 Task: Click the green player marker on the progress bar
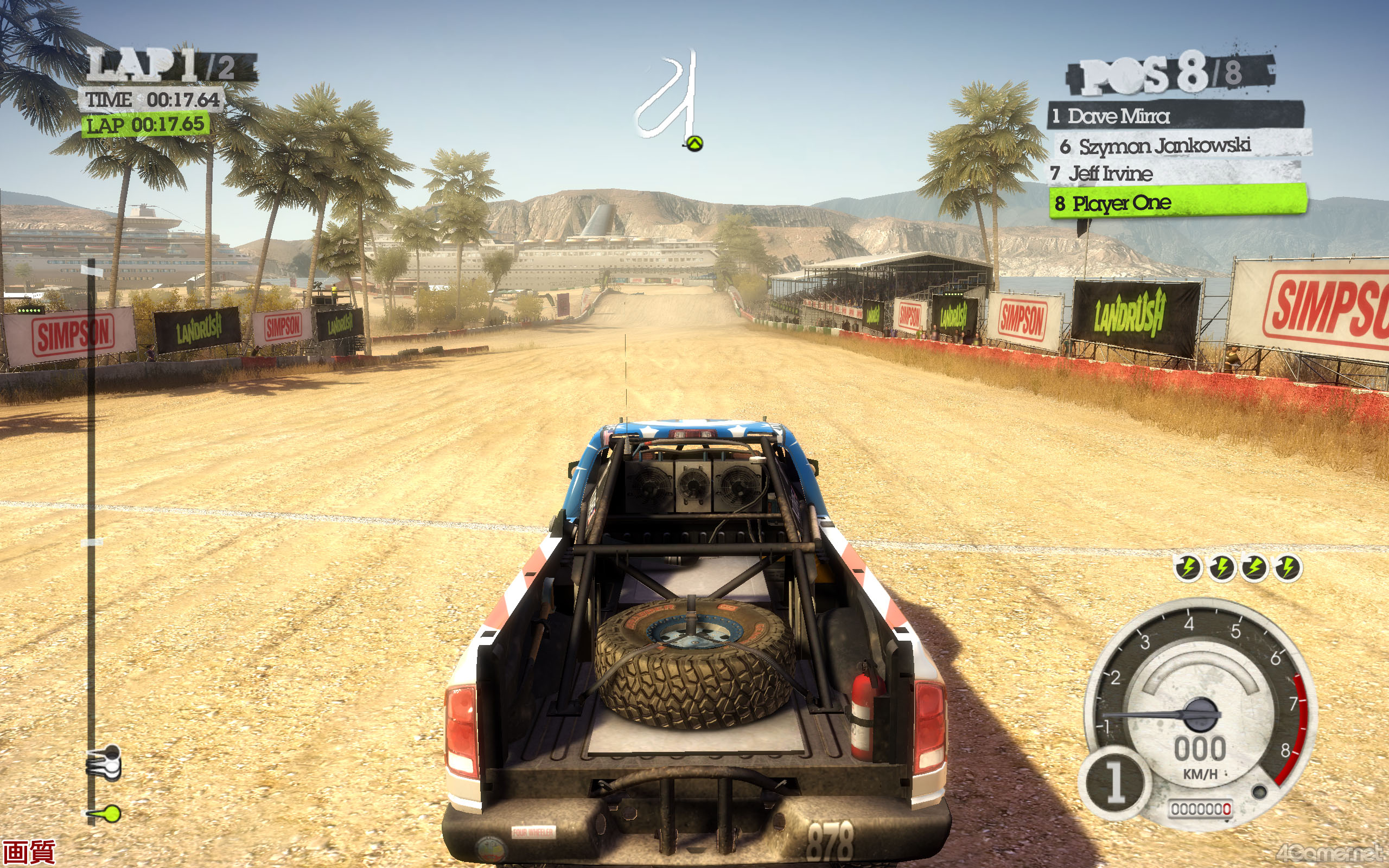click(109, 813)
